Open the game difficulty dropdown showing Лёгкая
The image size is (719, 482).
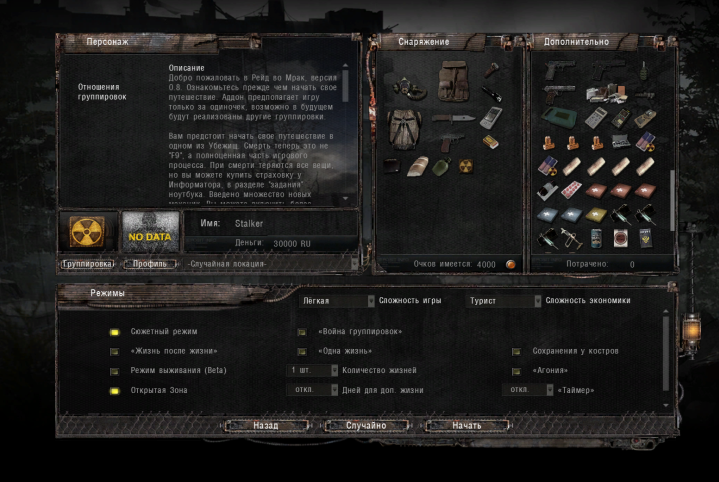point(335,300)
